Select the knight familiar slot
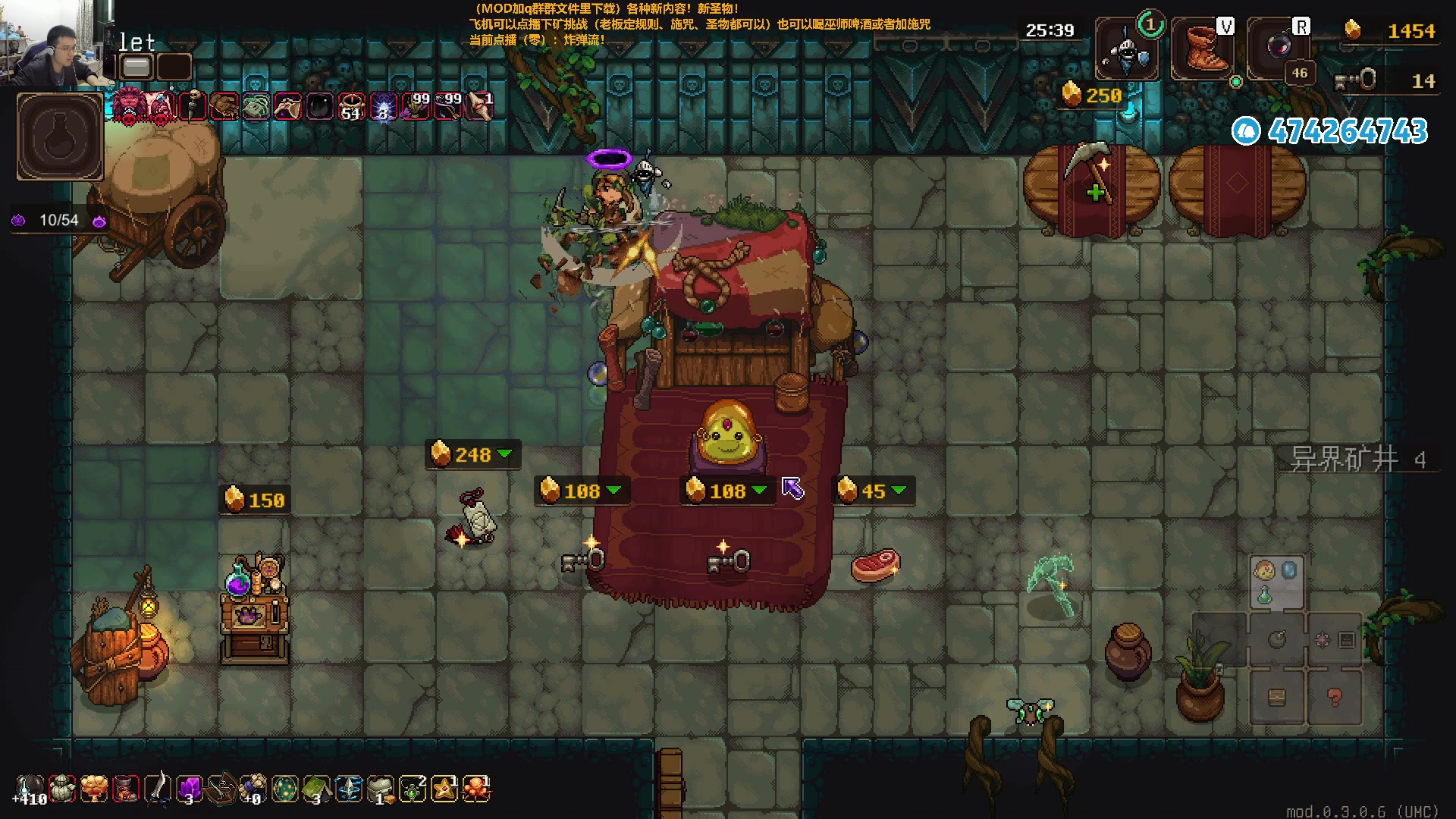 point(1127,50)
